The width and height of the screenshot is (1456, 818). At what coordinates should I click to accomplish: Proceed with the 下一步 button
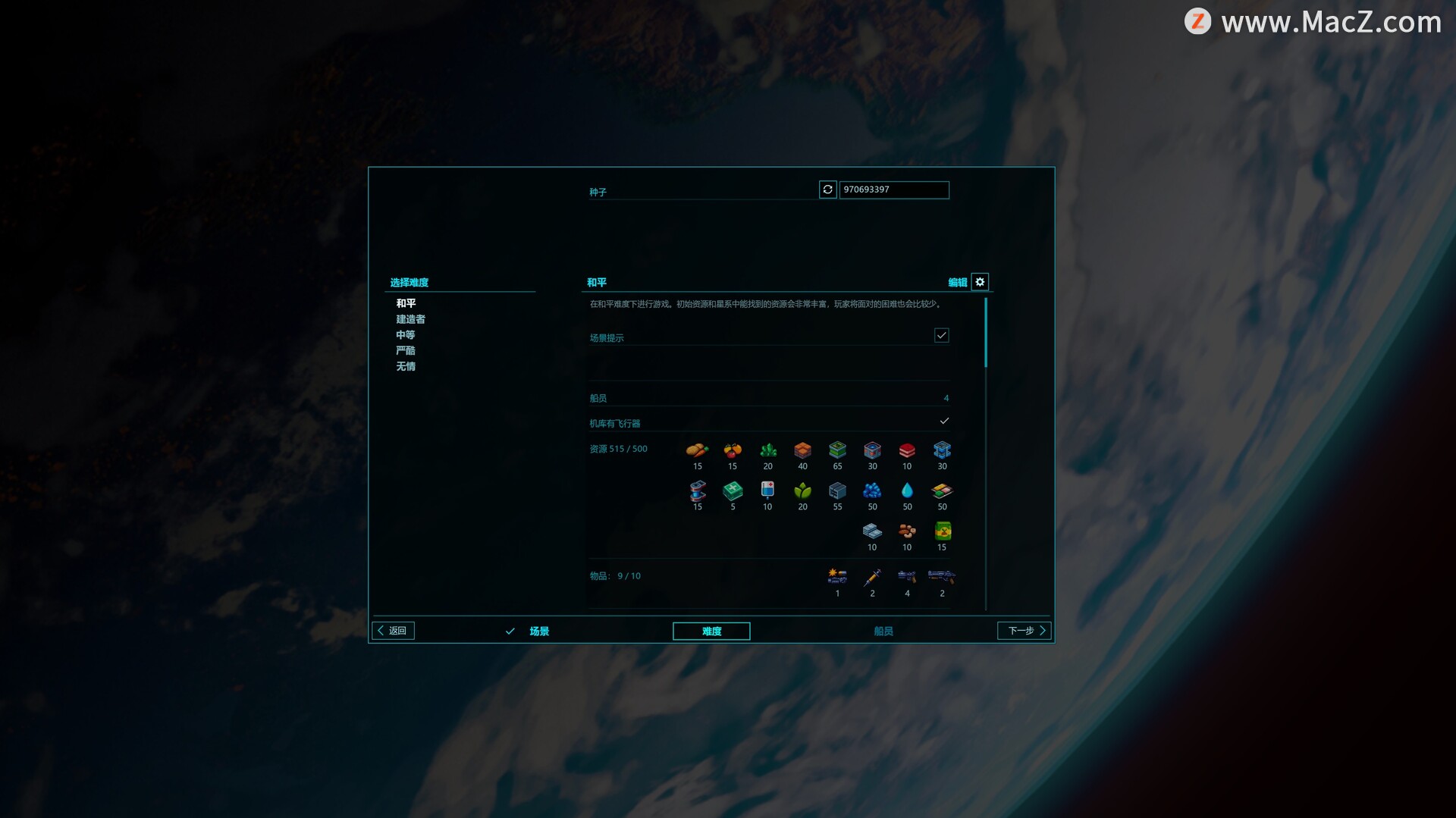click(x=1025, y=631)
